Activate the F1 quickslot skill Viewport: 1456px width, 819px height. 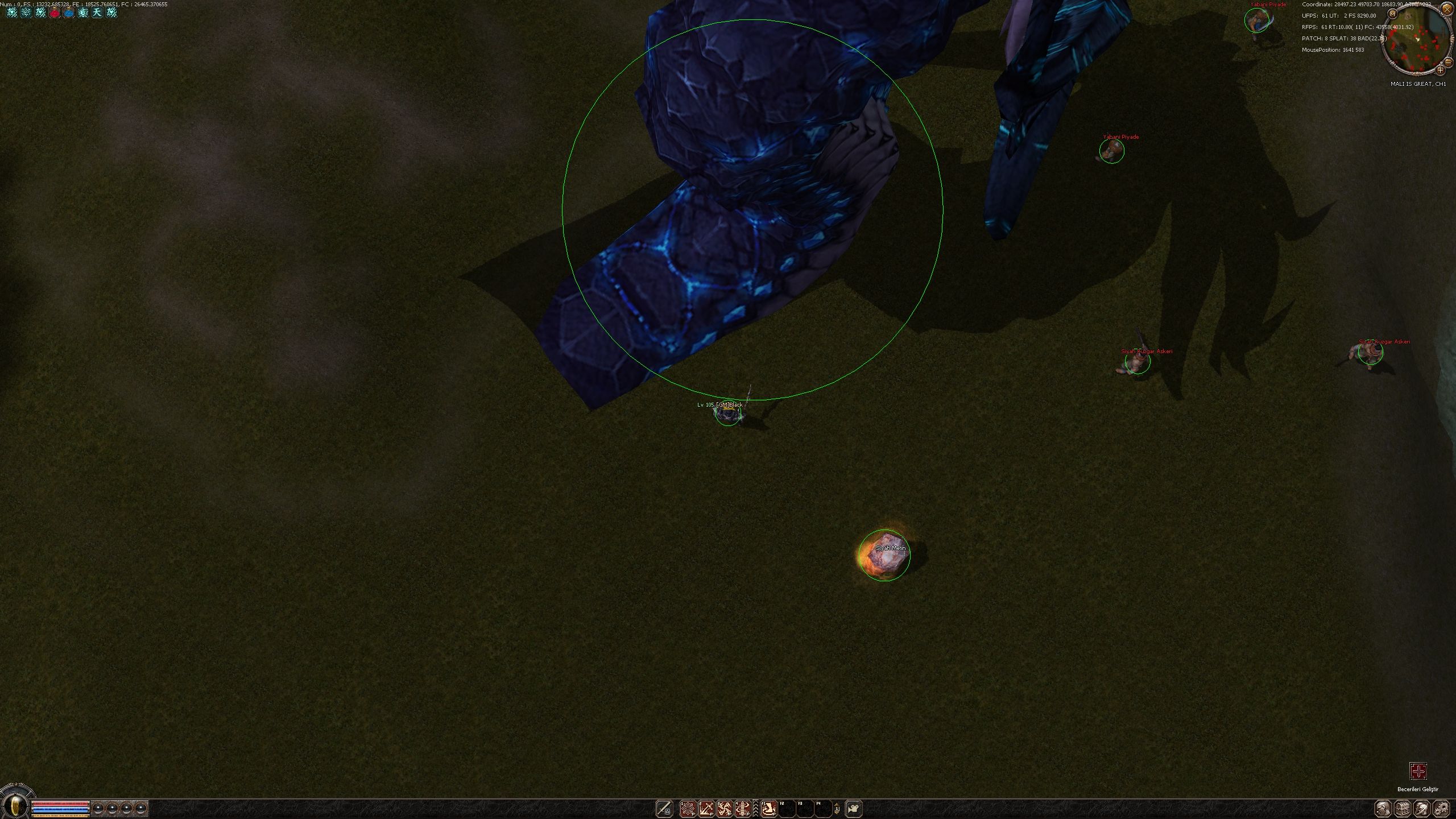(x=769, y=808)
